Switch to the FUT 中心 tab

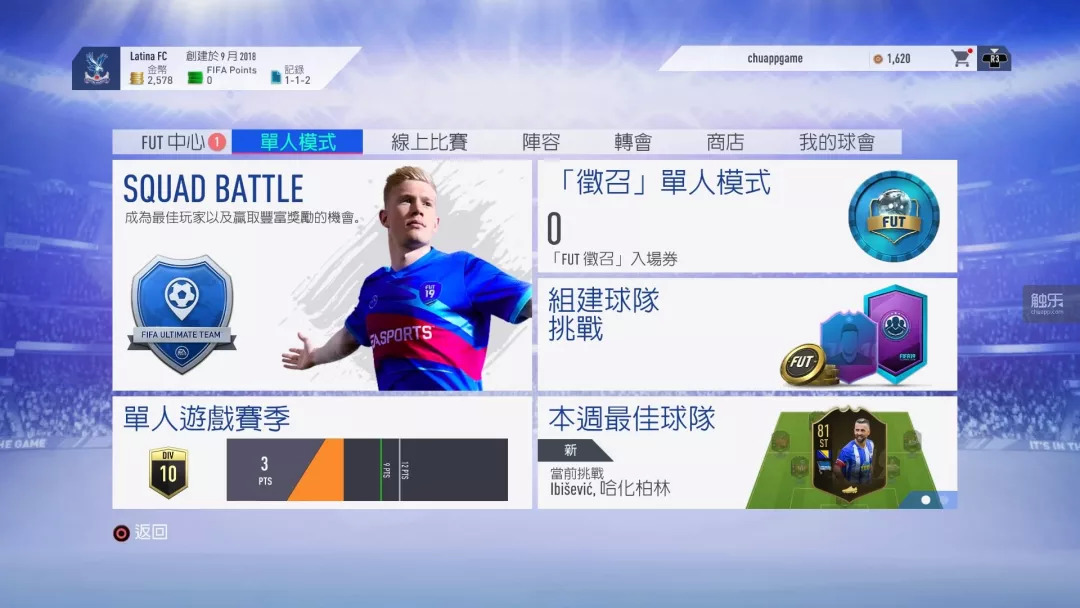[171, 142]
